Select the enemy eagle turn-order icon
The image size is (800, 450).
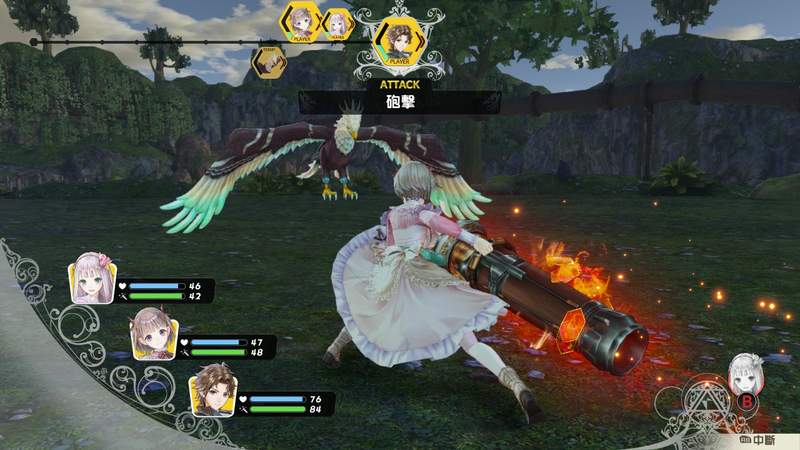tap(266, 62)
